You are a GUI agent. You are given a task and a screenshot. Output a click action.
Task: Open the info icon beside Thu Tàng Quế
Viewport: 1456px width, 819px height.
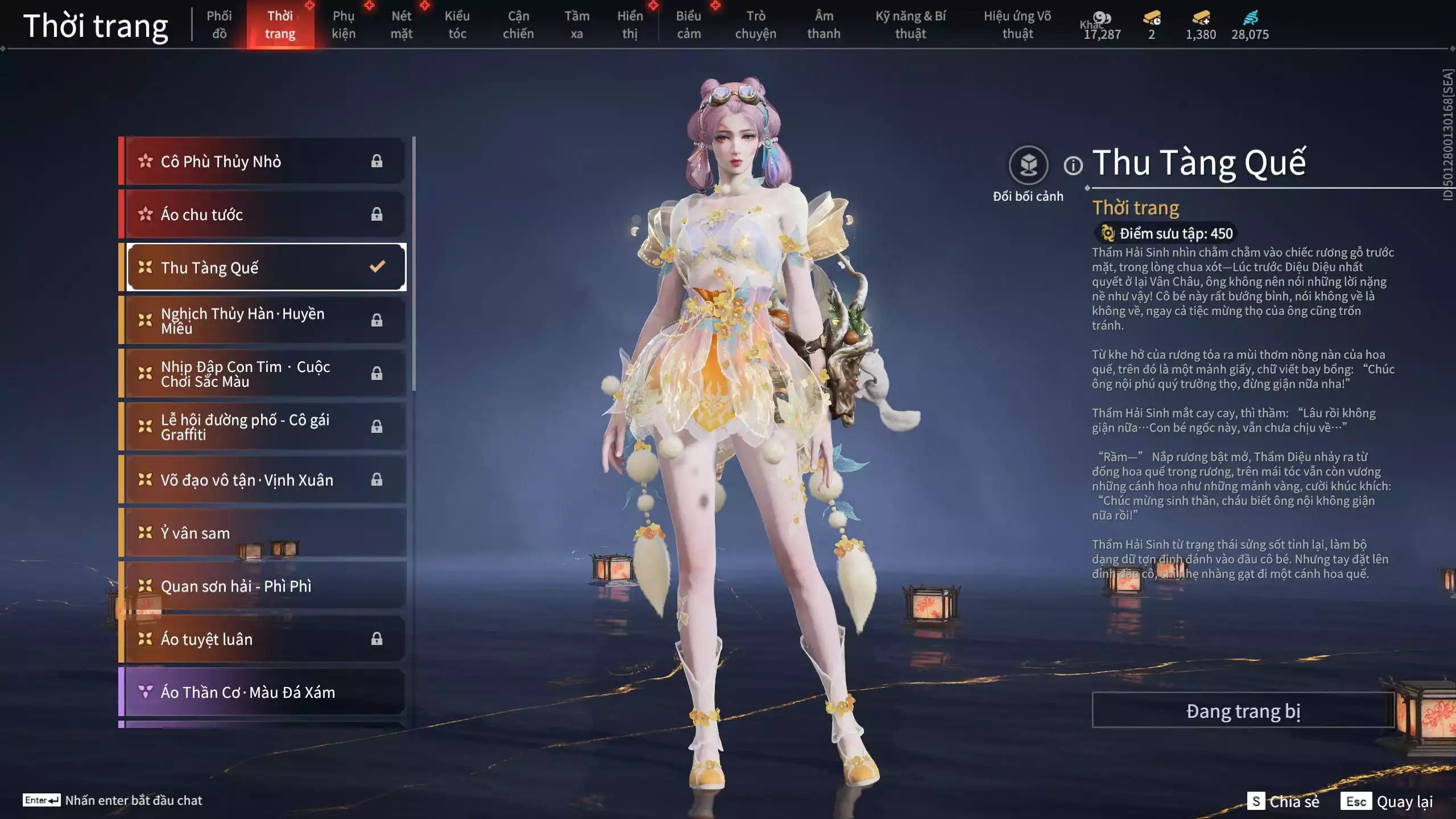click(1073, 166)
